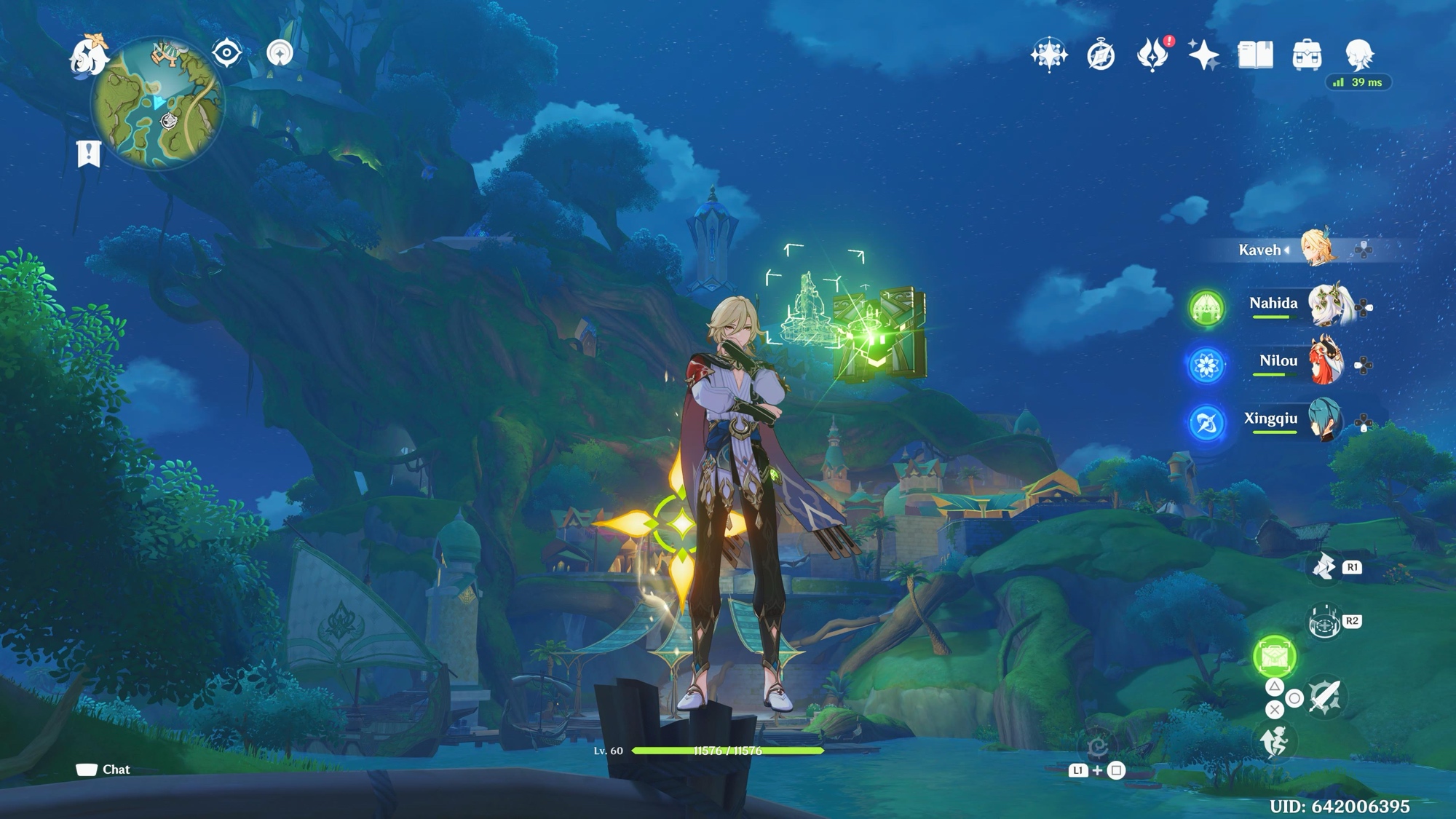Open the backpack inventory
The image size is (1456, 819).
click(1307, 55)
